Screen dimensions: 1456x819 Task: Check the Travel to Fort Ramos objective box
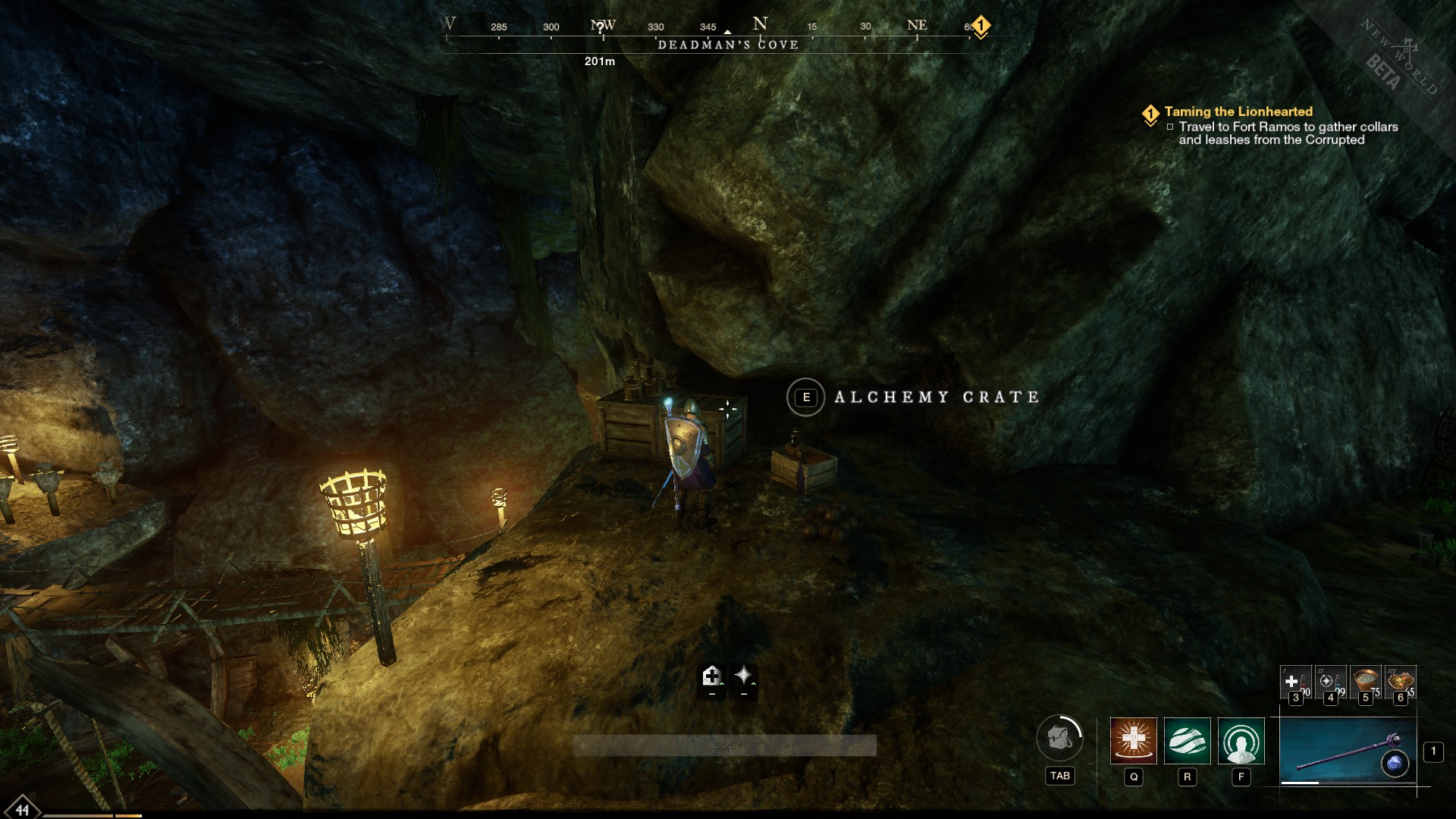1172,127
